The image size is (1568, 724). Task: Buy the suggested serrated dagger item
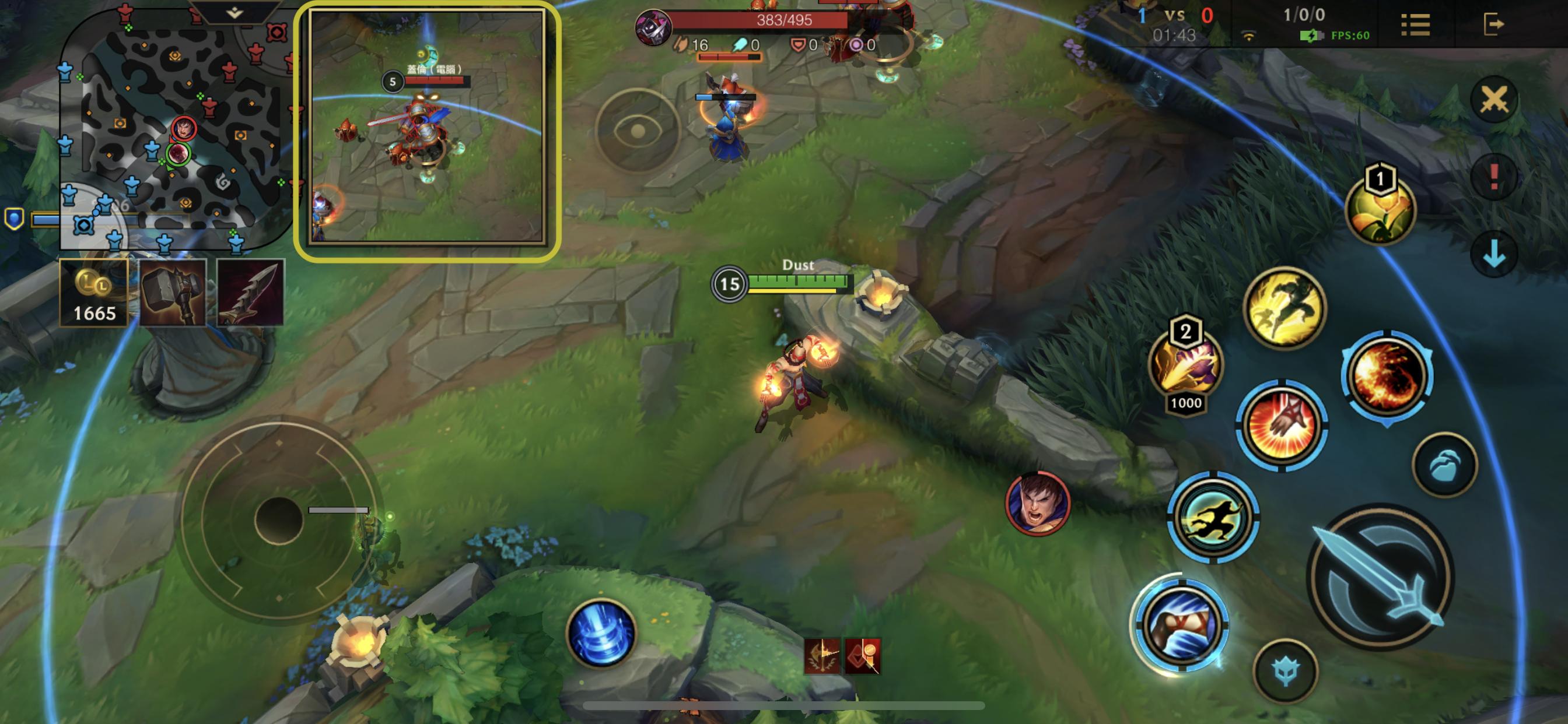[251, 293]
